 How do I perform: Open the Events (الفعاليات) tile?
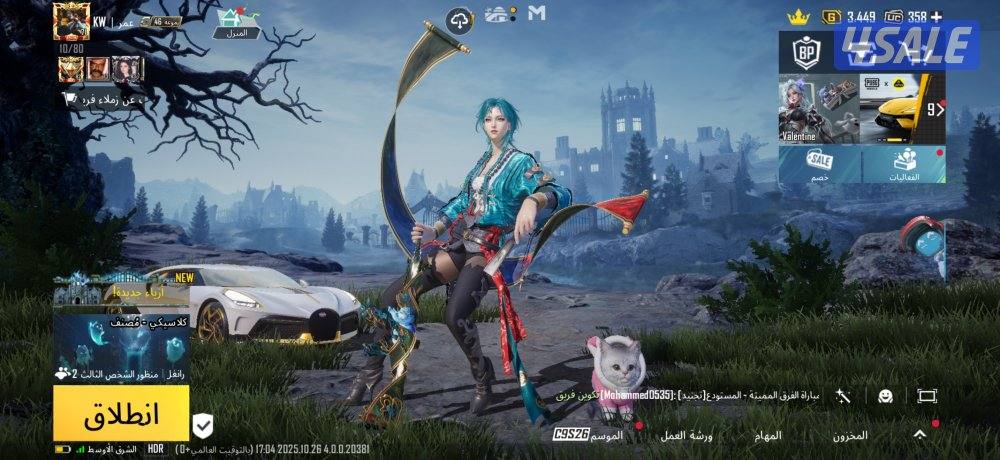tap(904, 166)
